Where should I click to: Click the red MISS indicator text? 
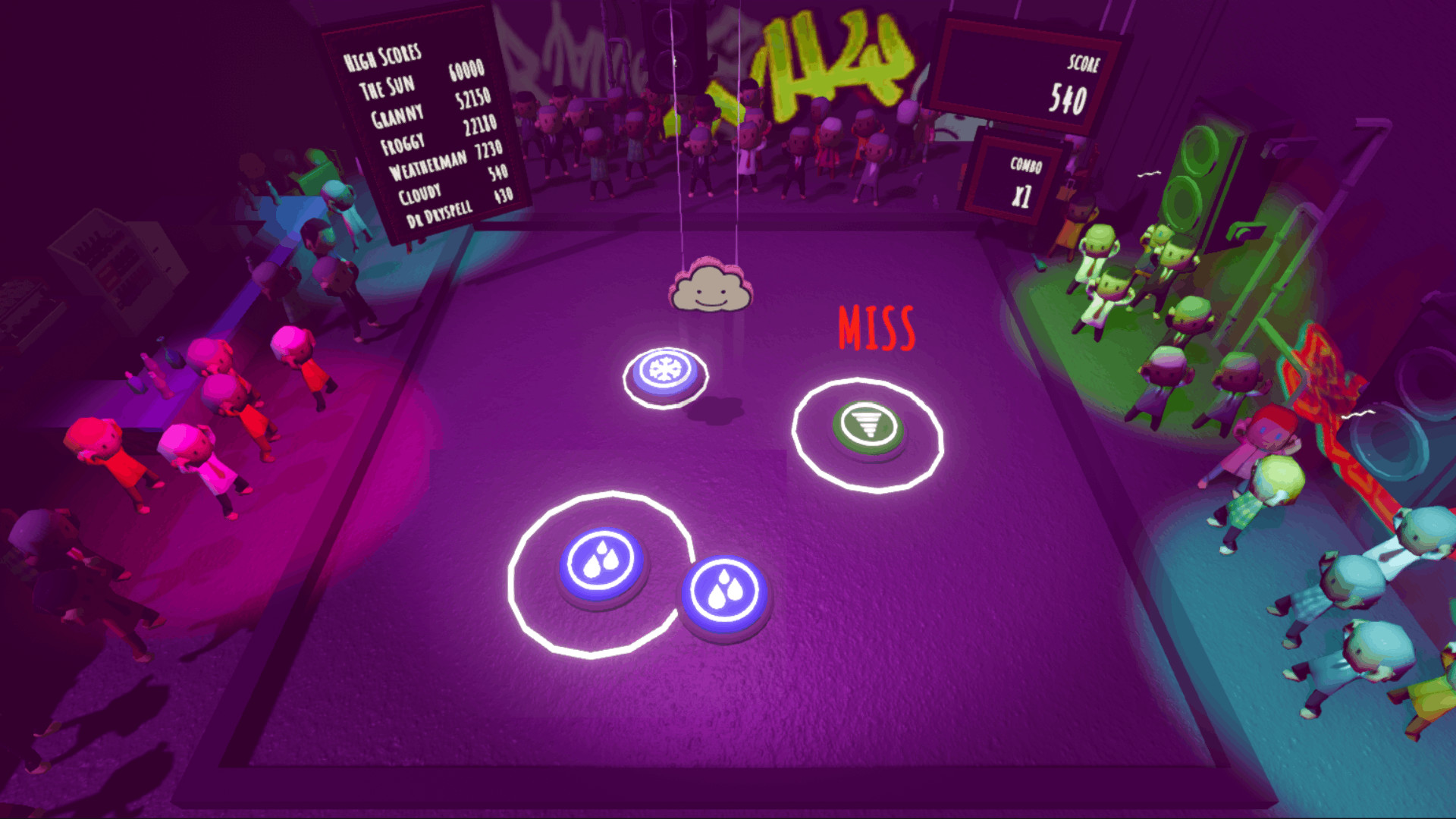[876, 326]
